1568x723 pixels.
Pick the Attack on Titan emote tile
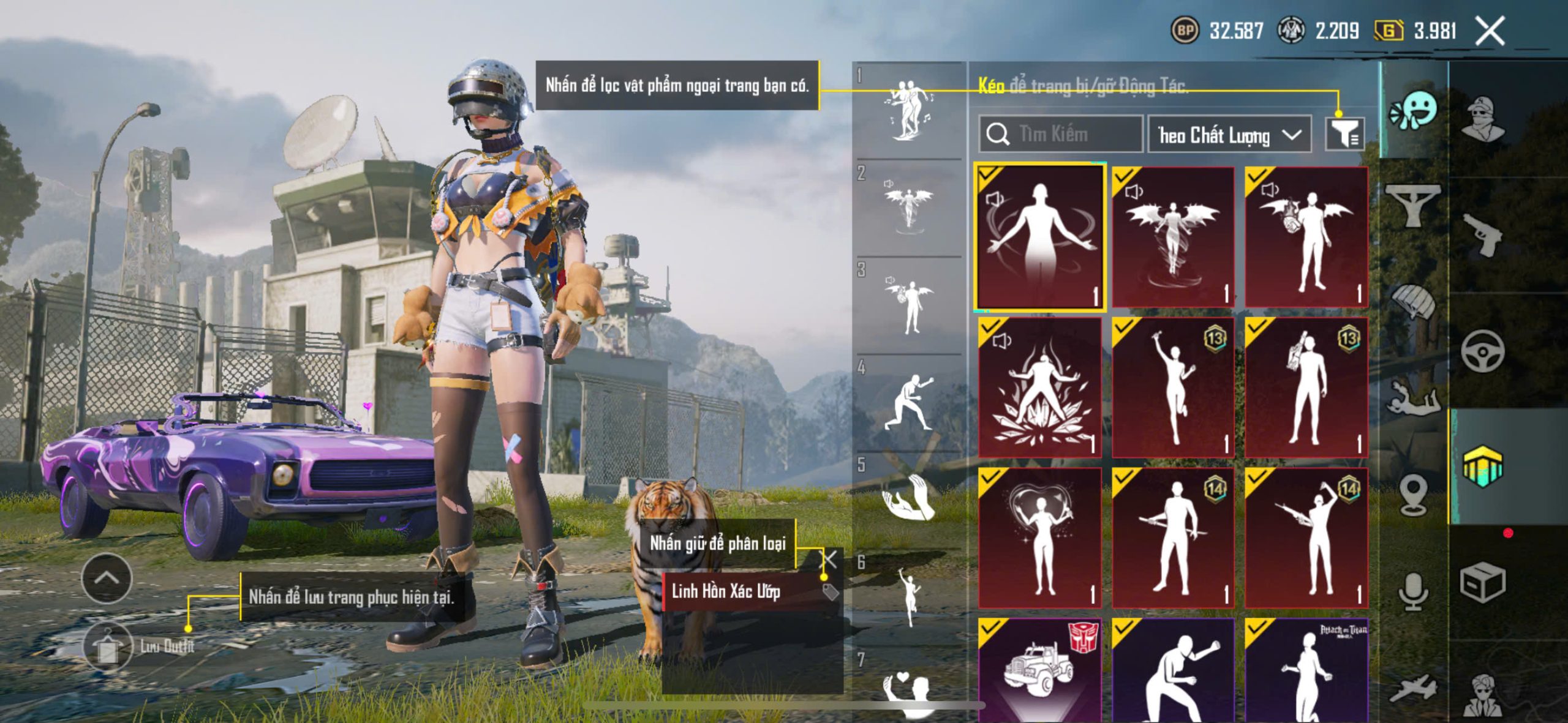[1306, 670]
